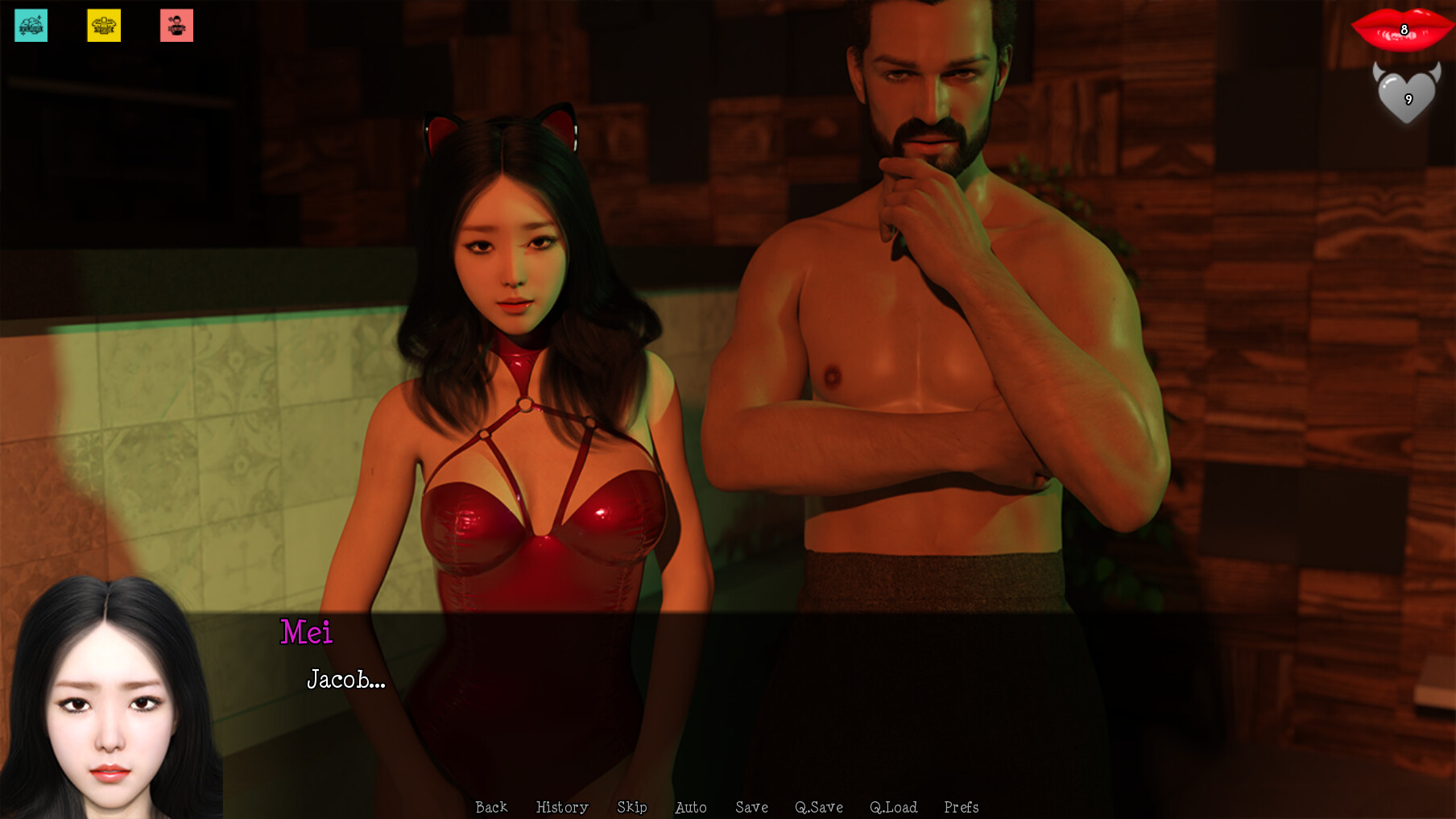
Task: Click the pink character event icon
Action: pyautogui.click(x=176, y=25)
